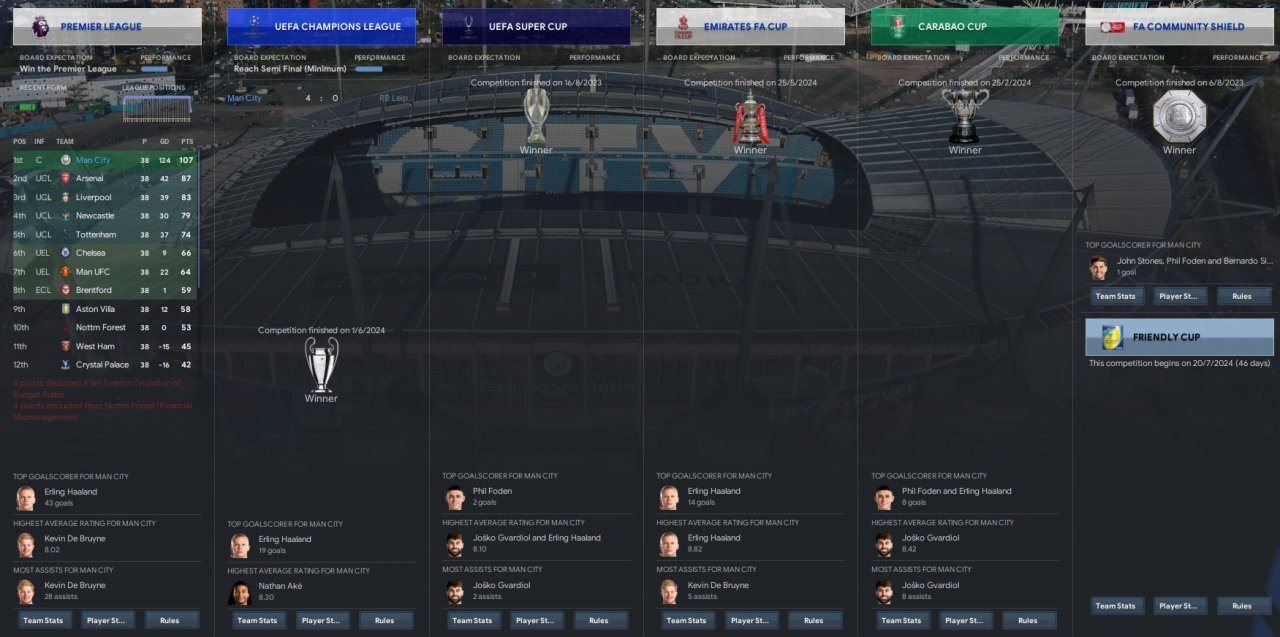Image resolution: width=1280 pixels, height=637 pixels.
Task: Select the FA Community Shield header
Action: click(x=1179, y=27)
